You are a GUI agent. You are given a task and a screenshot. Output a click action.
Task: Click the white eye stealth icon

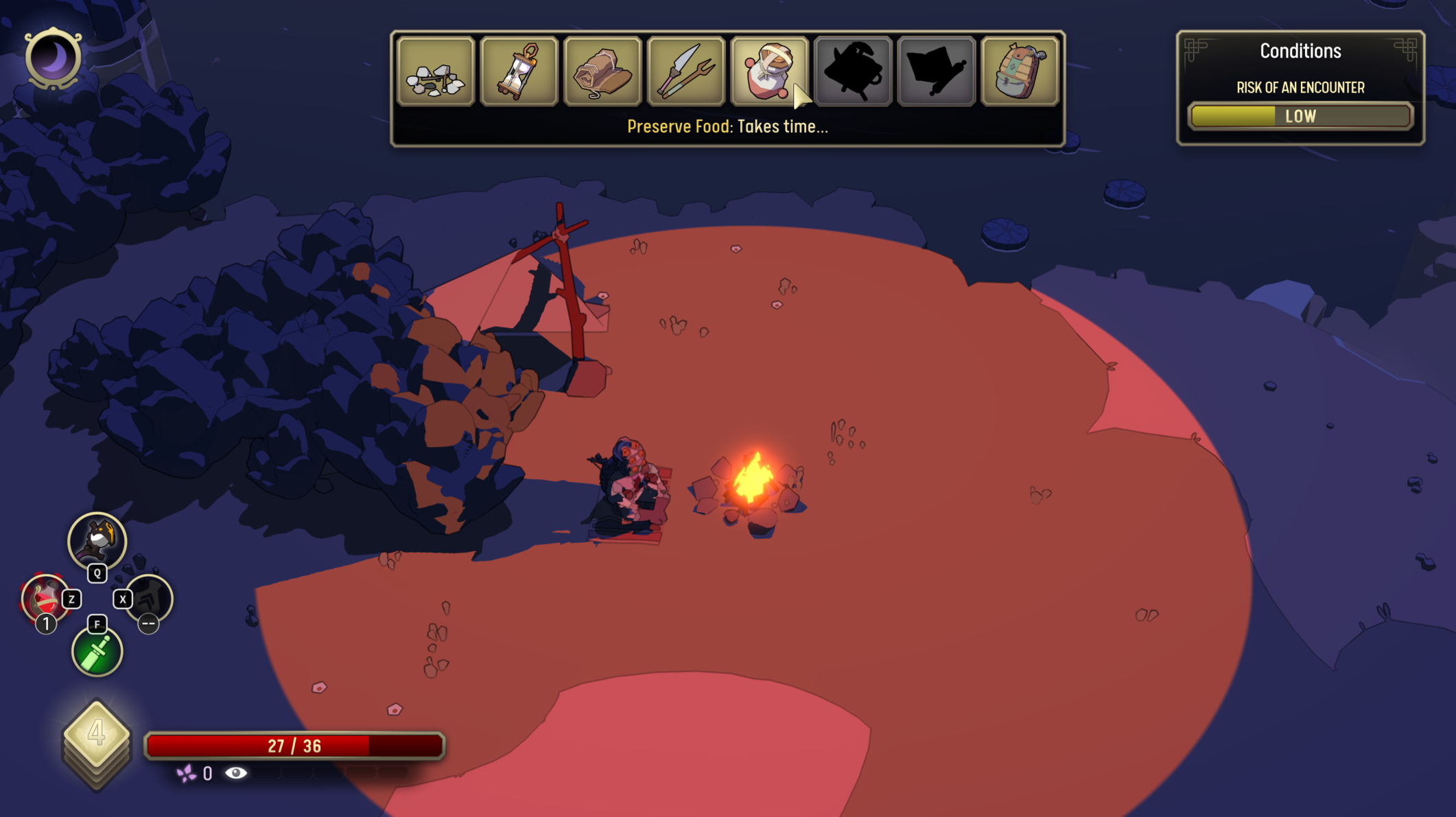[x=236, y=774]
